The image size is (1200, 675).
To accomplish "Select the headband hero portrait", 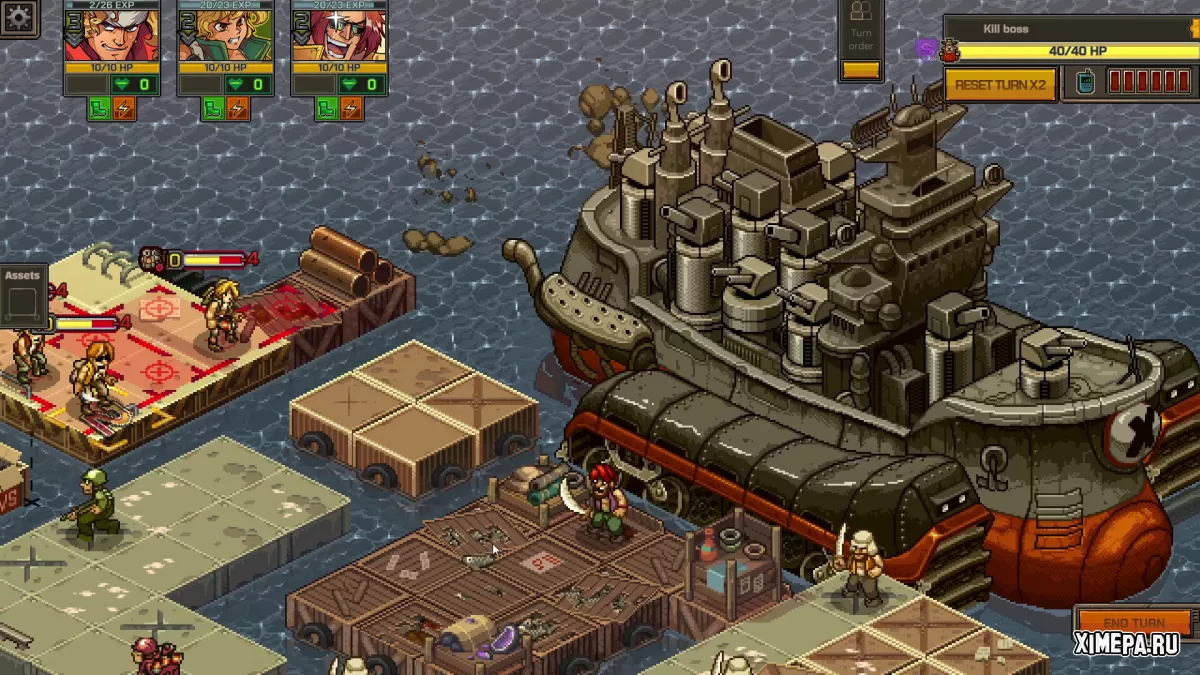I will (98, 35).
